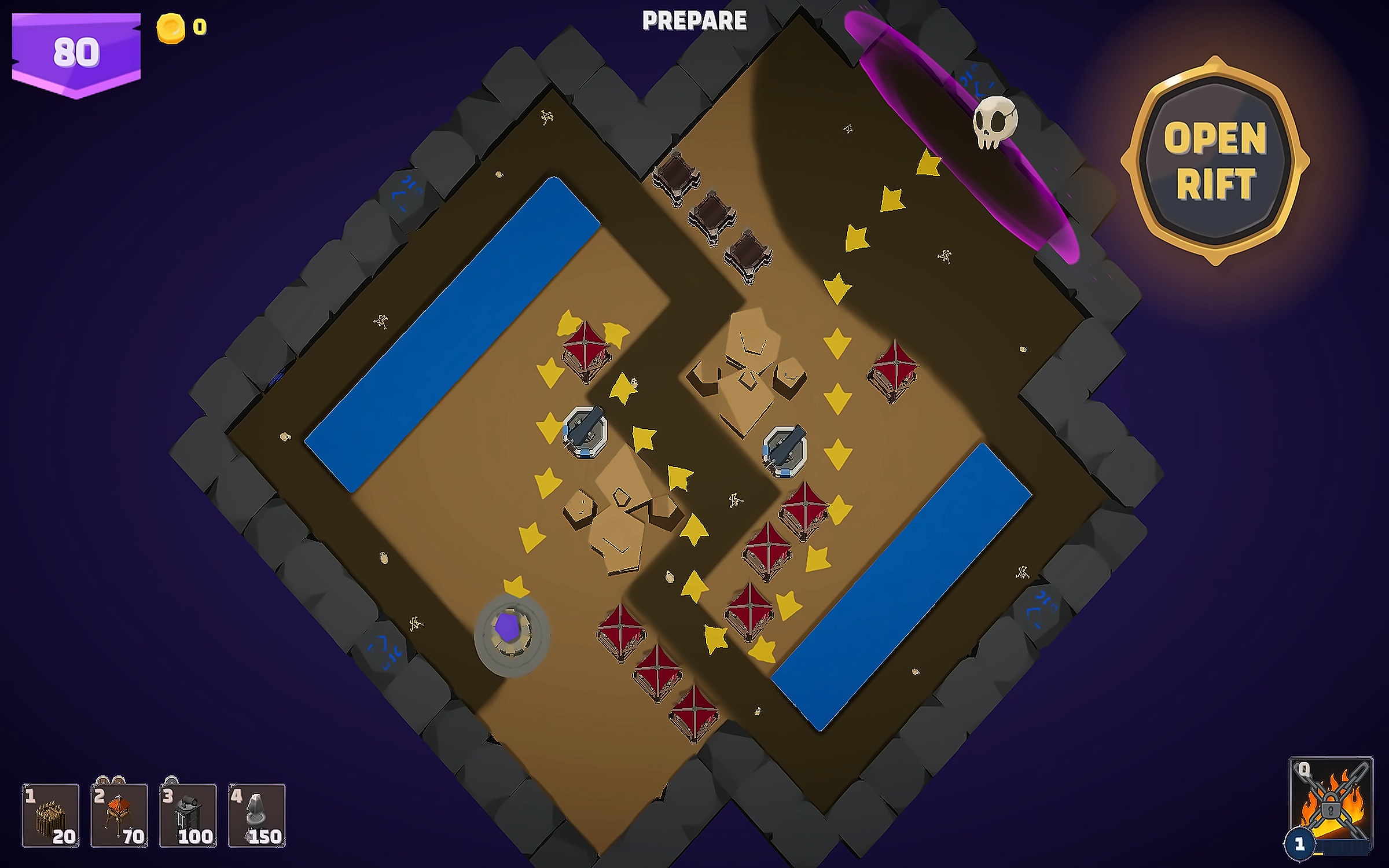Choose the red-roofed tower costing 70
The width and height of the screenshot is (1389, 868).
point(119,815)
